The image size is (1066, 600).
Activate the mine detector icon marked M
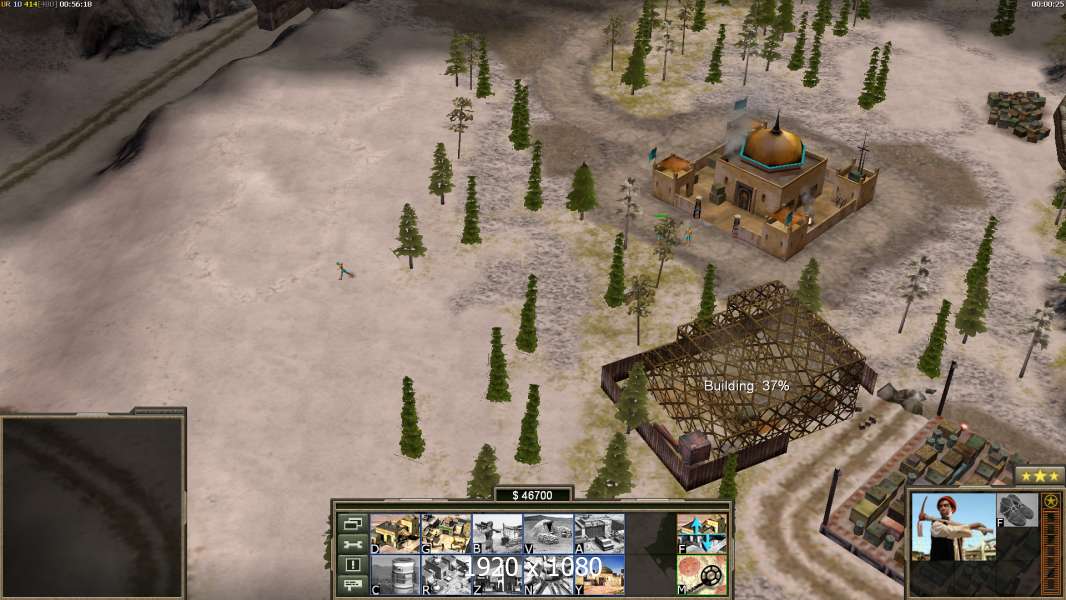tap(702, 574)
